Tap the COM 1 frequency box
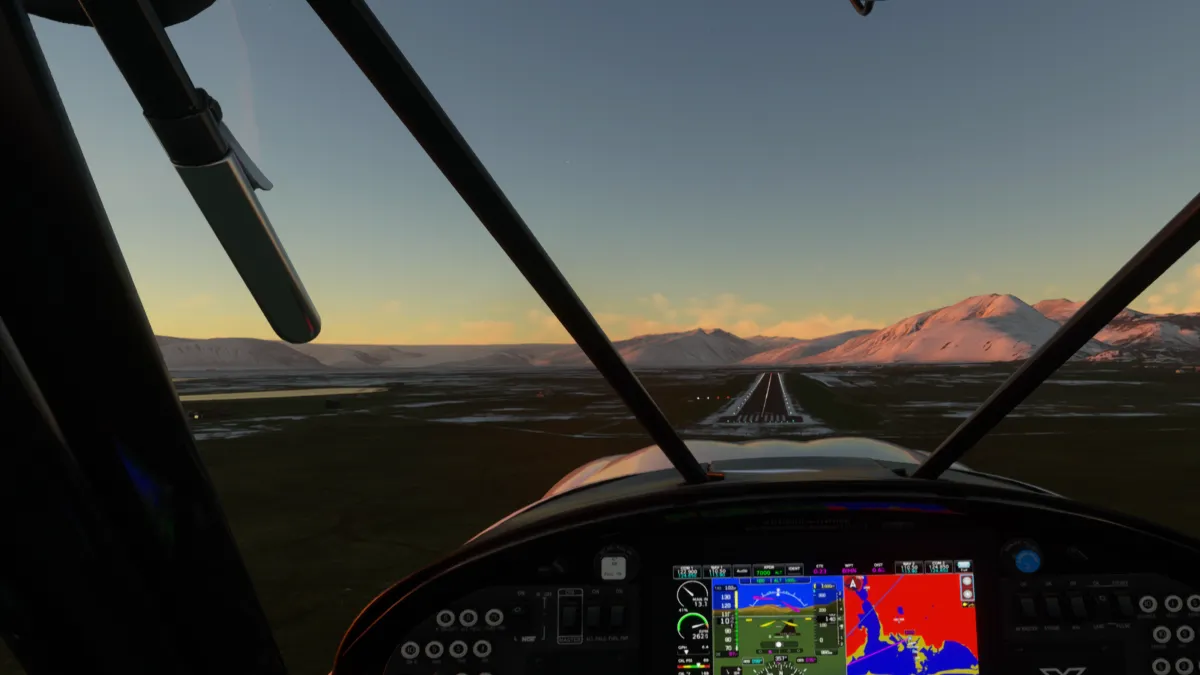Viewport: 1200px width, 675px height. click(687, 570)
